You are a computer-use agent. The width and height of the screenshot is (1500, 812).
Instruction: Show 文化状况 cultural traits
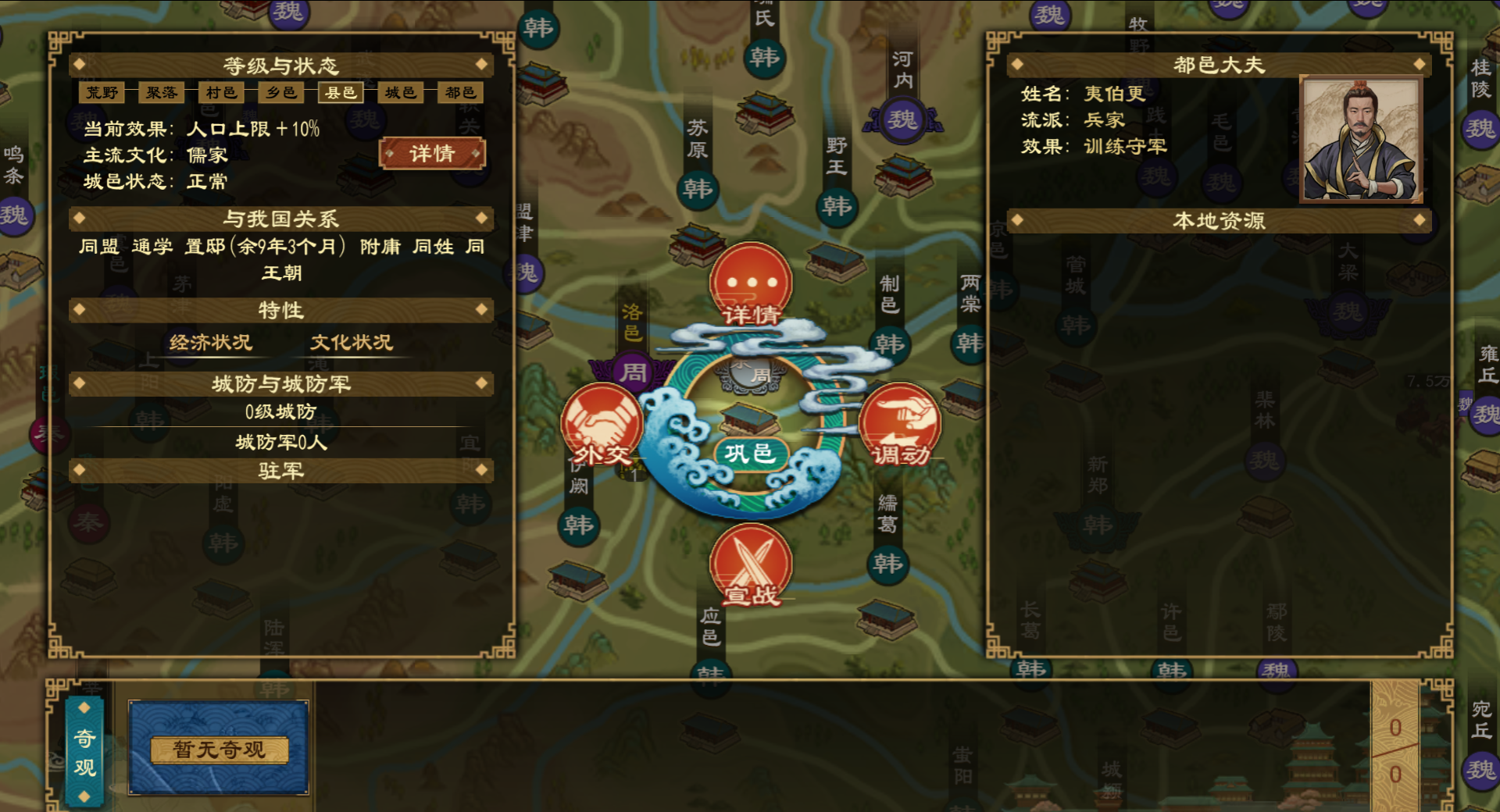[352, 343]
